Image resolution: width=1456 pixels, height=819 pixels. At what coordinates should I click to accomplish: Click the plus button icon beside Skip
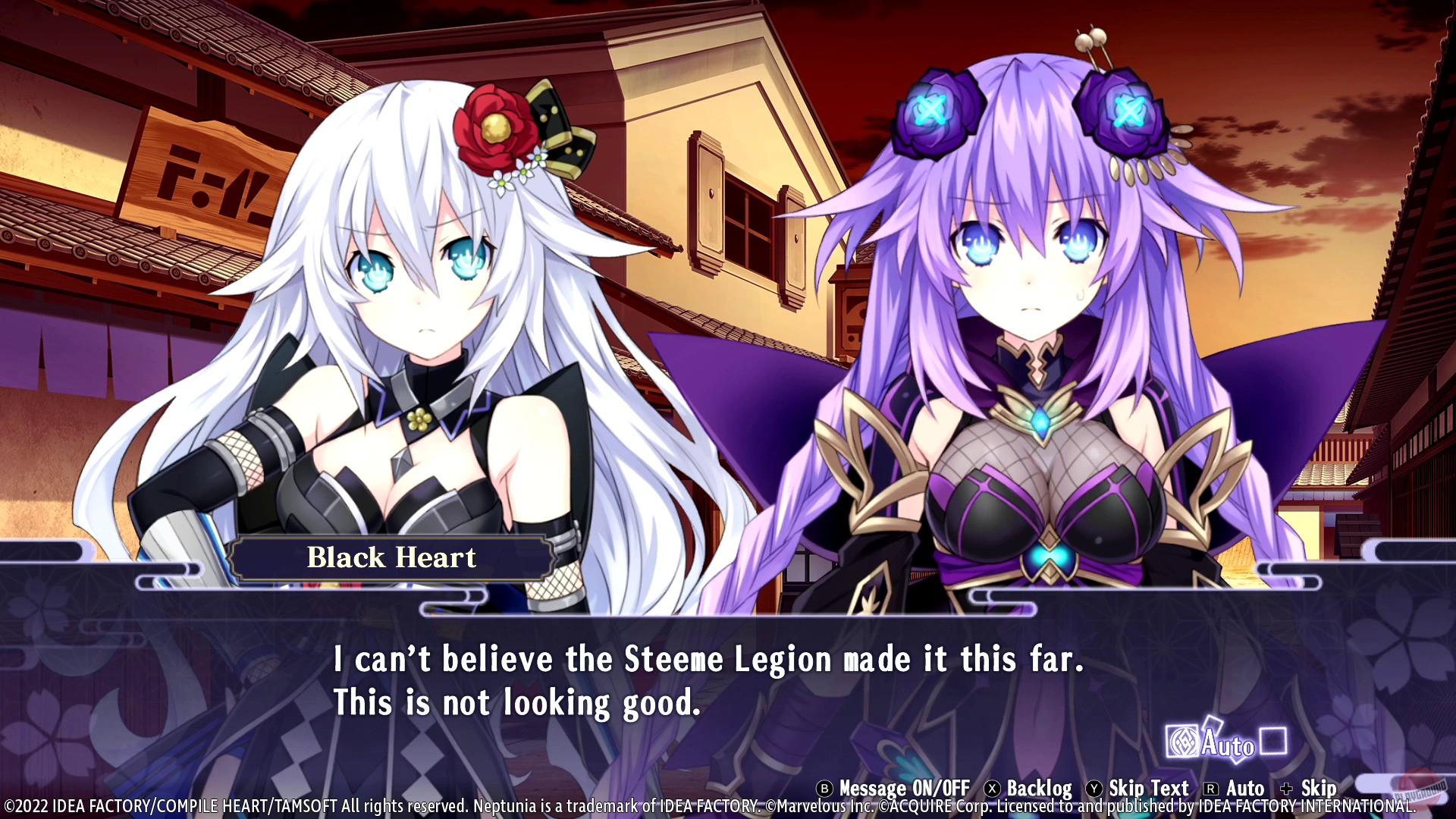point(1286,788)
